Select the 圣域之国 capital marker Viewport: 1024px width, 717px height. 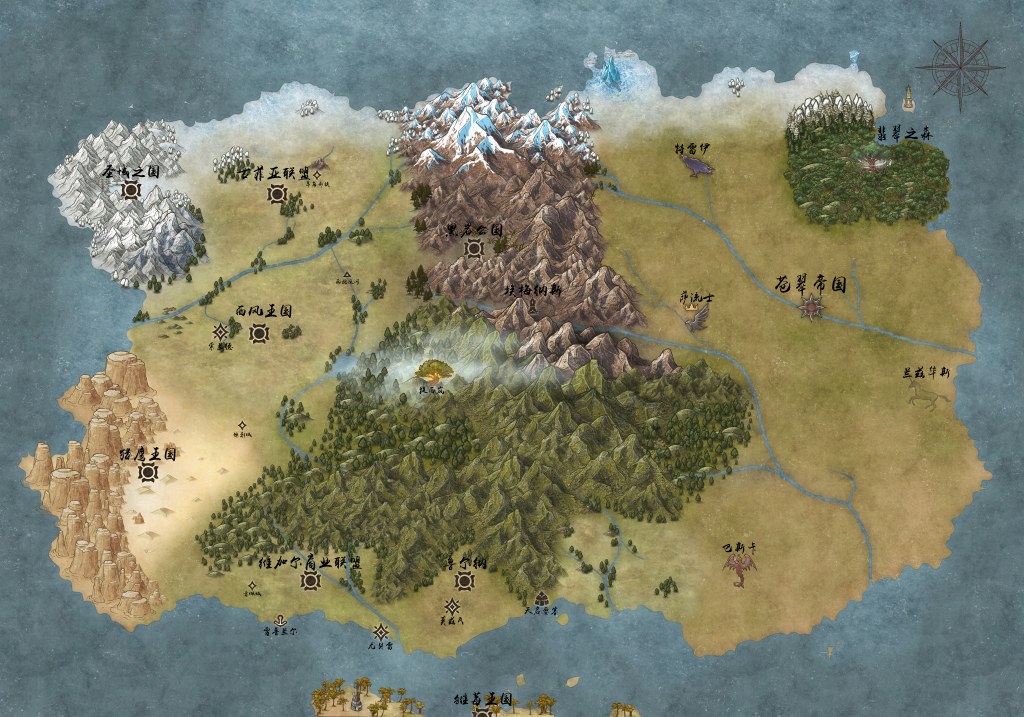click(131, 191)
